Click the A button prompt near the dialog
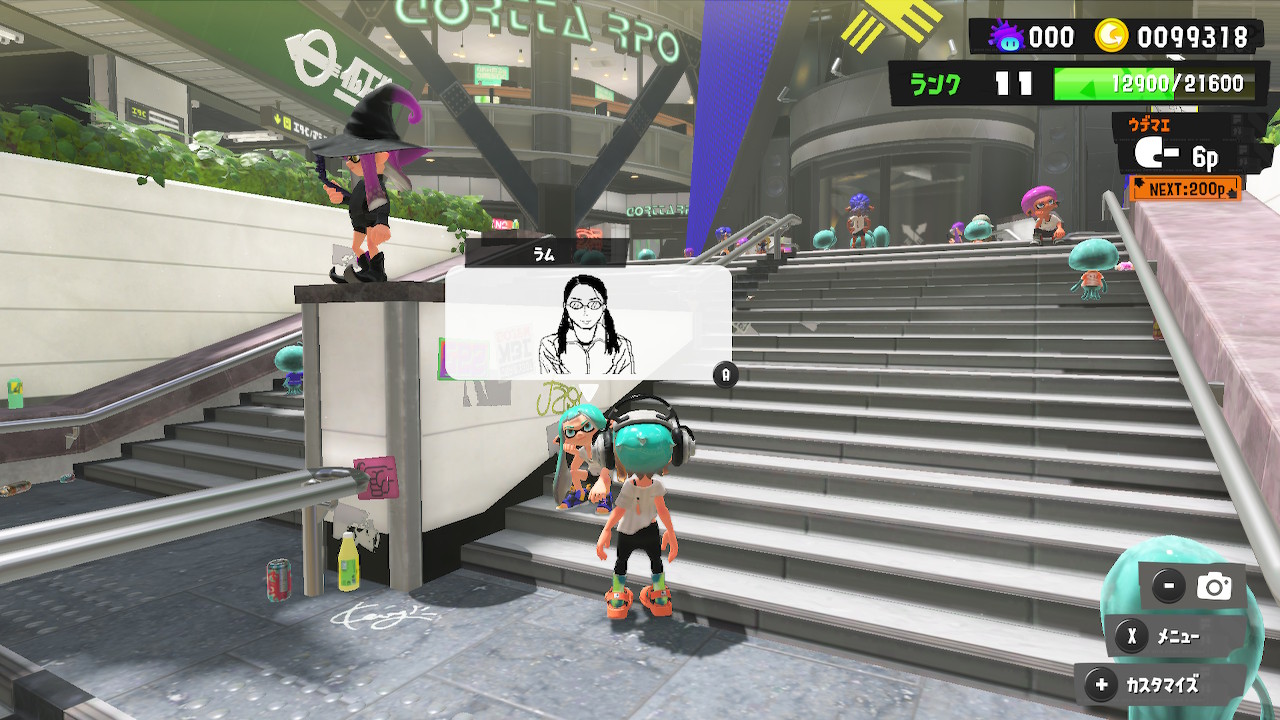The height and width of the screenshot is (720, 1280). (x=727, y=377)
